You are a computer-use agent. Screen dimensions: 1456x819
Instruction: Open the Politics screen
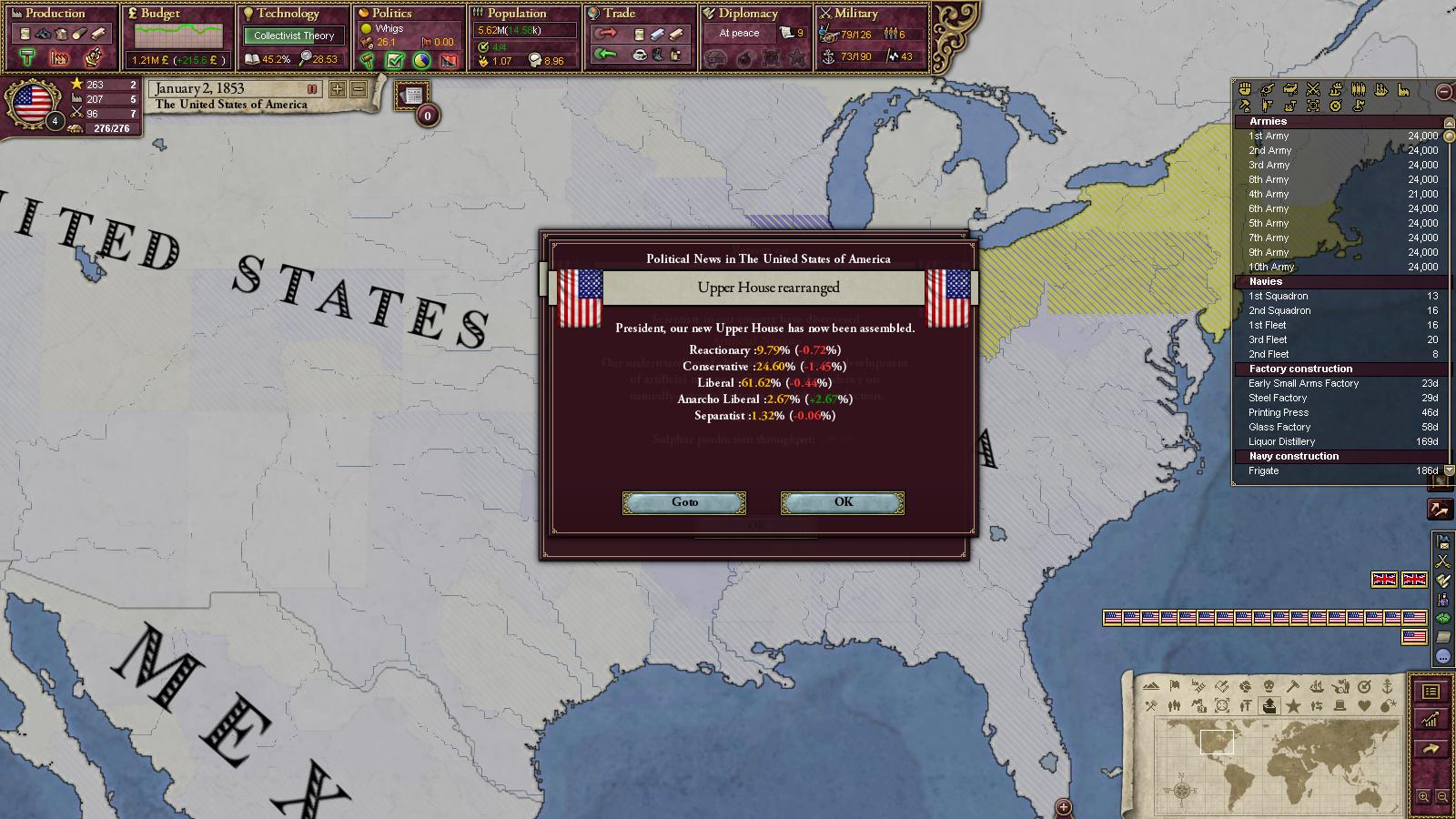tap(392, 14)
